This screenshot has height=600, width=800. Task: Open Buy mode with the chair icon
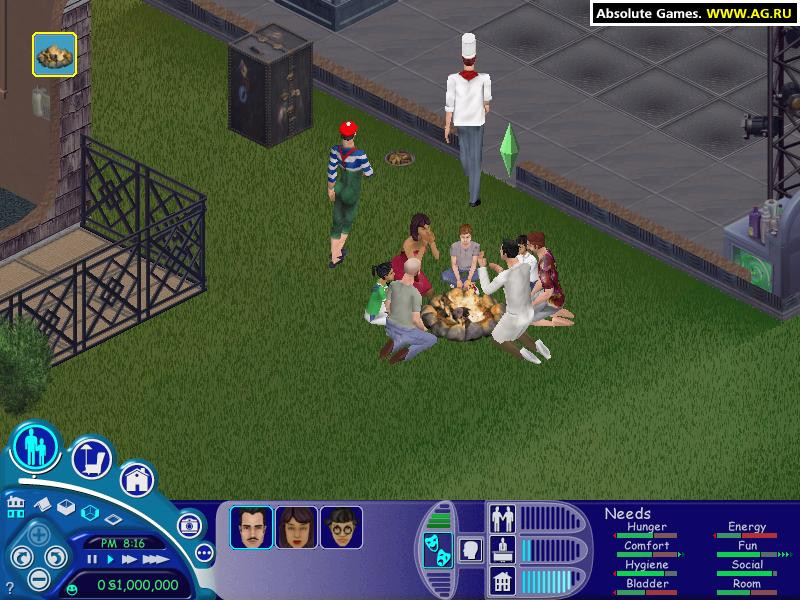[x=91, y=458]
